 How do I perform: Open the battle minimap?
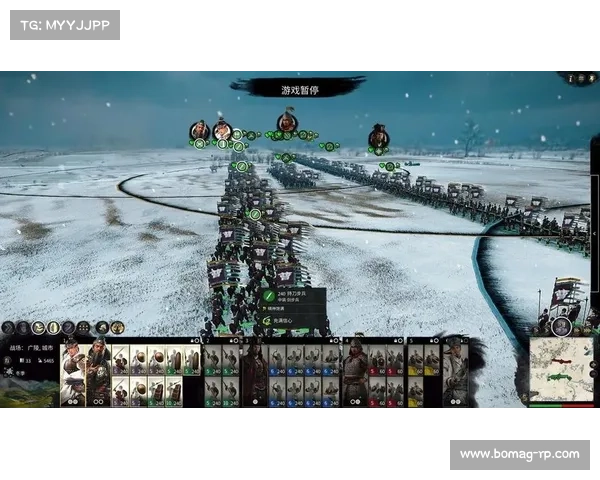(560, 368)
